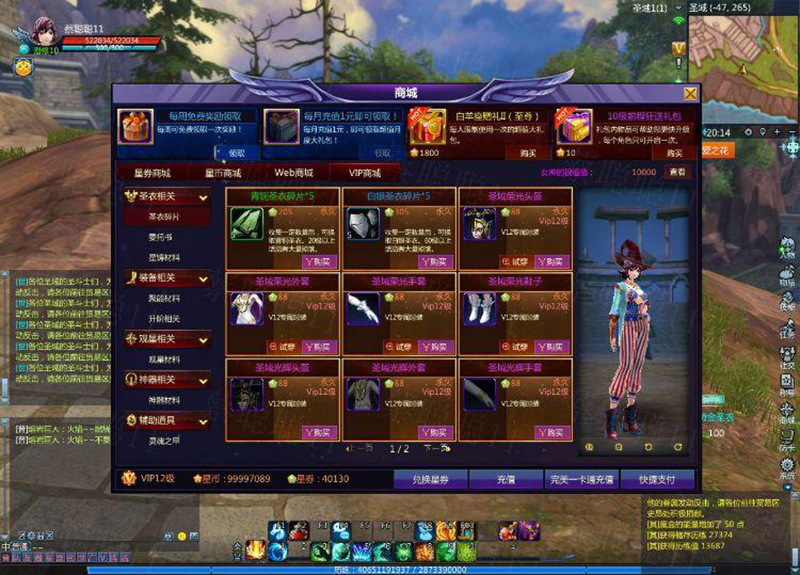Switch to the 星券商城 tab

pos(151,172)
